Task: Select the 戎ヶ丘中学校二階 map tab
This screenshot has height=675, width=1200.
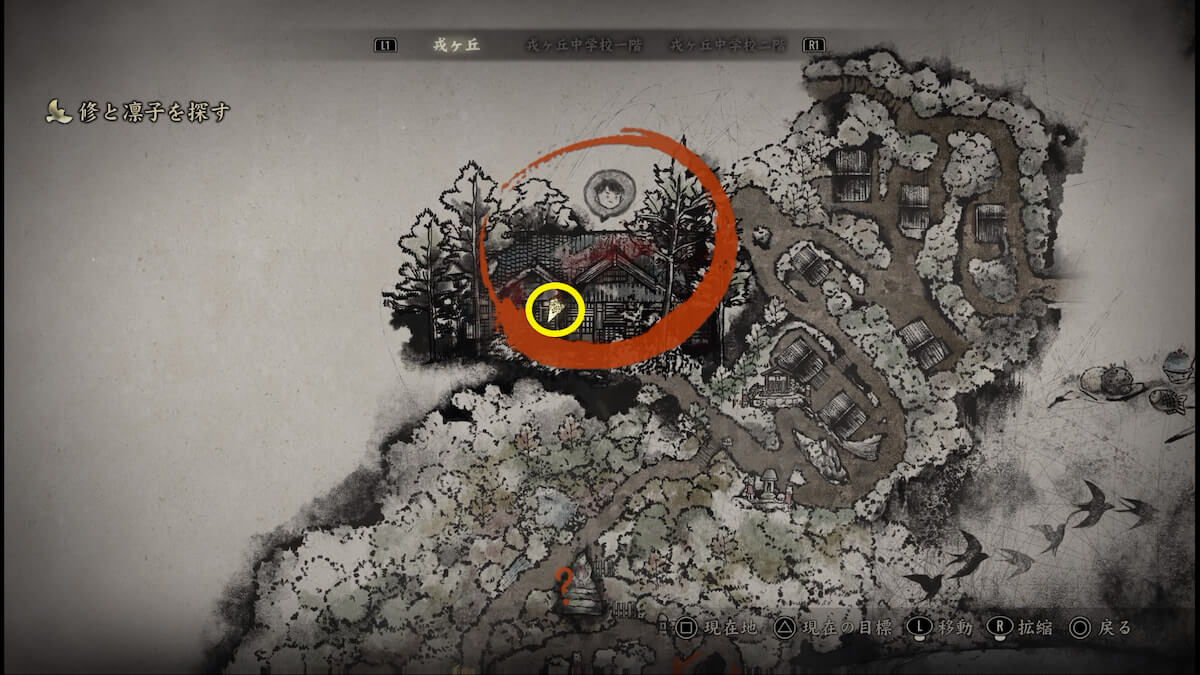Action: [x=726, y=46]
